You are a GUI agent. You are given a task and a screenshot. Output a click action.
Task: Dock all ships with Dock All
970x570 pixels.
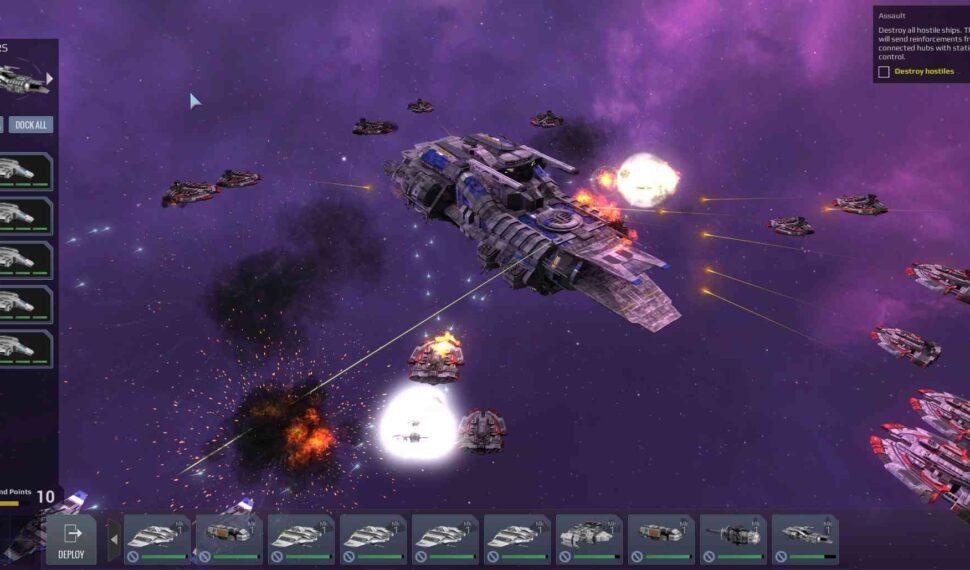click(31, 125)
